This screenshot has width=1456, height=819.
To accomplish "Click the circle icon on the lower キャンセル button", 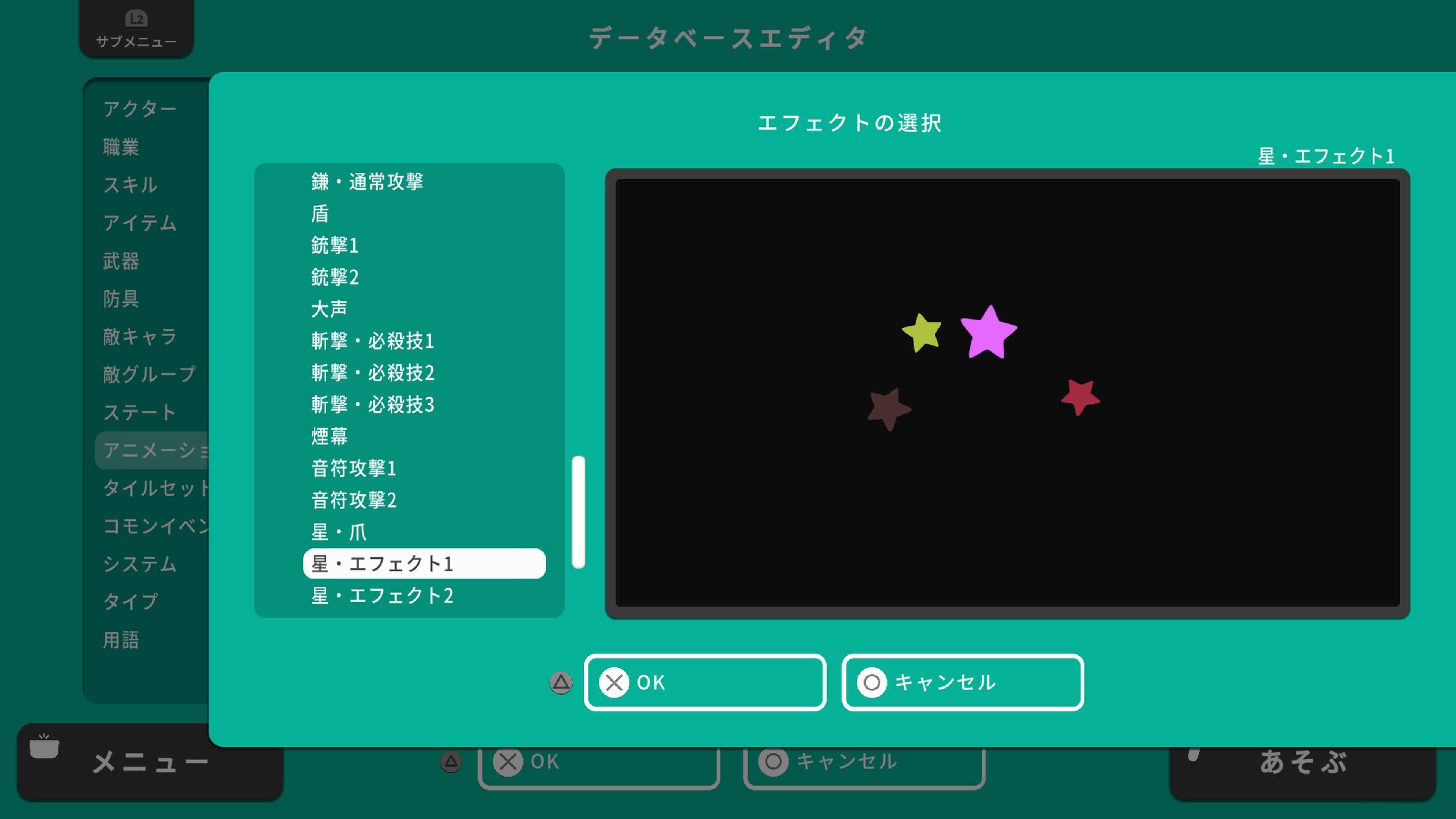I will tap(773, 761).
